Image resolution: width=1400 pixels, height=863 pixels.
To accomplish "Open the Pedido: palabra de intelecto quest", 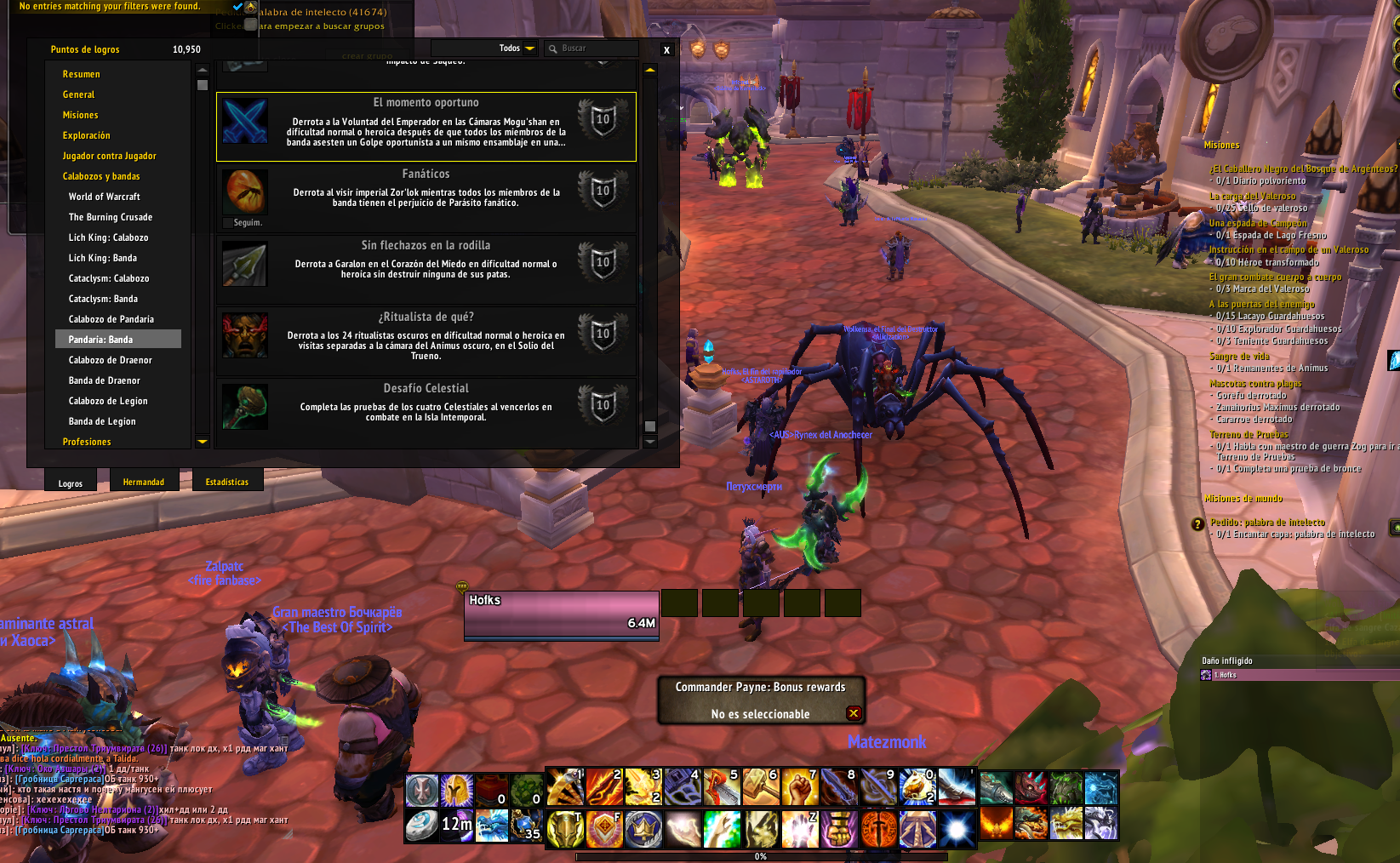I will tap(1267, 523).
